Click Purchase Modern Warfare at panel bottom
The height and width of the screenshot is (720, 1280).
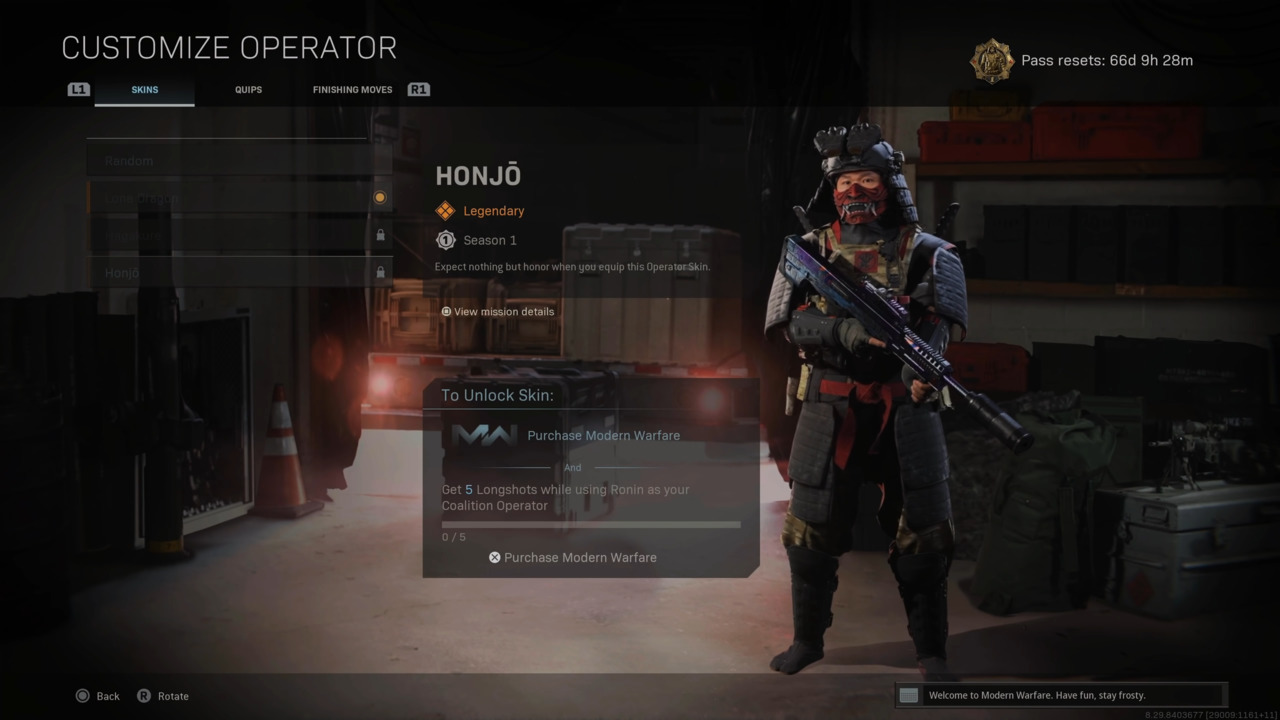572,557
